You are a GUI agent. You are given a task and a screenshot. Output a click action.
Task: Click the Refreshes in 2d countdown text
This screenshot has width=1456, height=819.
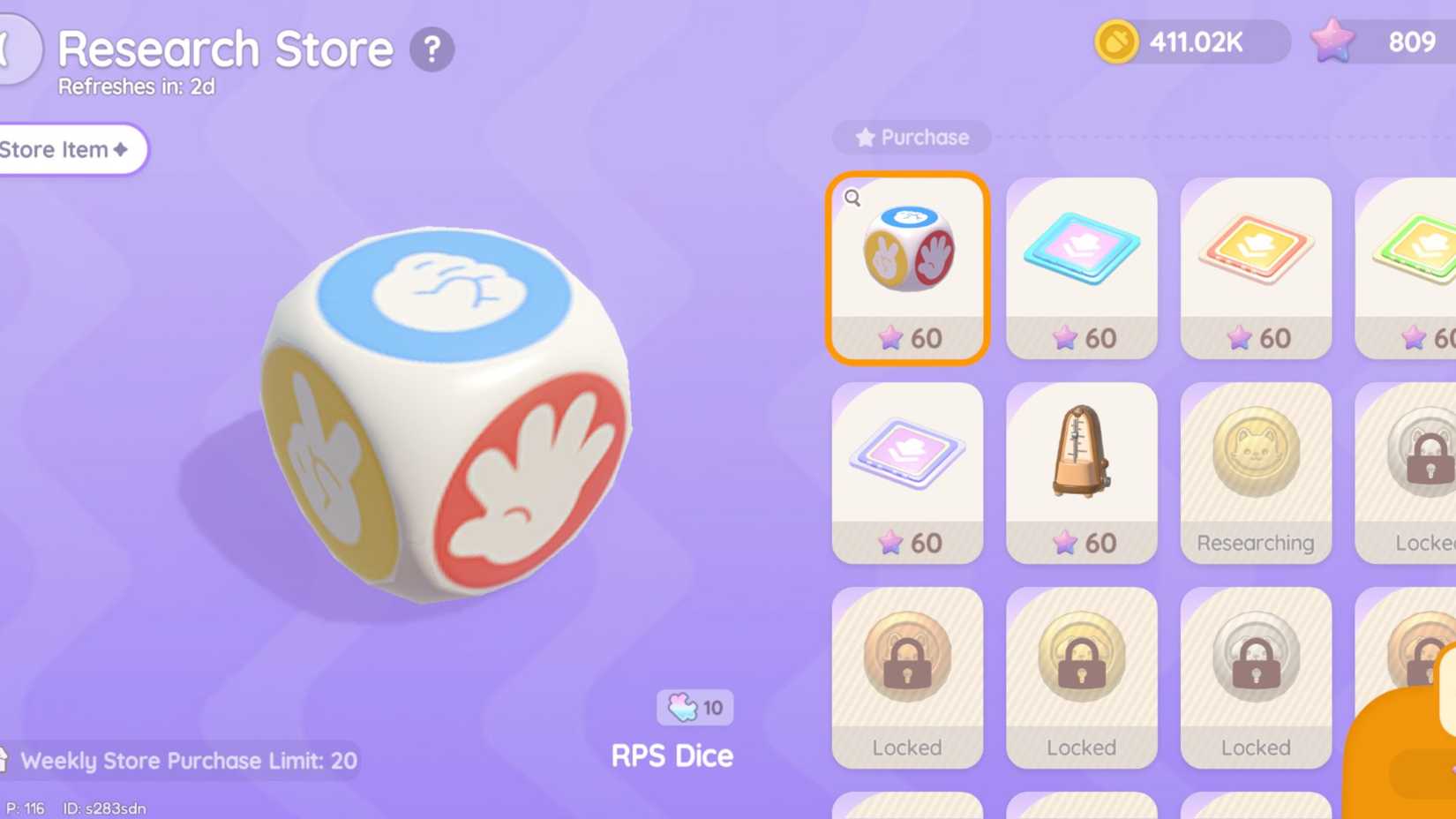click(137, 86)
